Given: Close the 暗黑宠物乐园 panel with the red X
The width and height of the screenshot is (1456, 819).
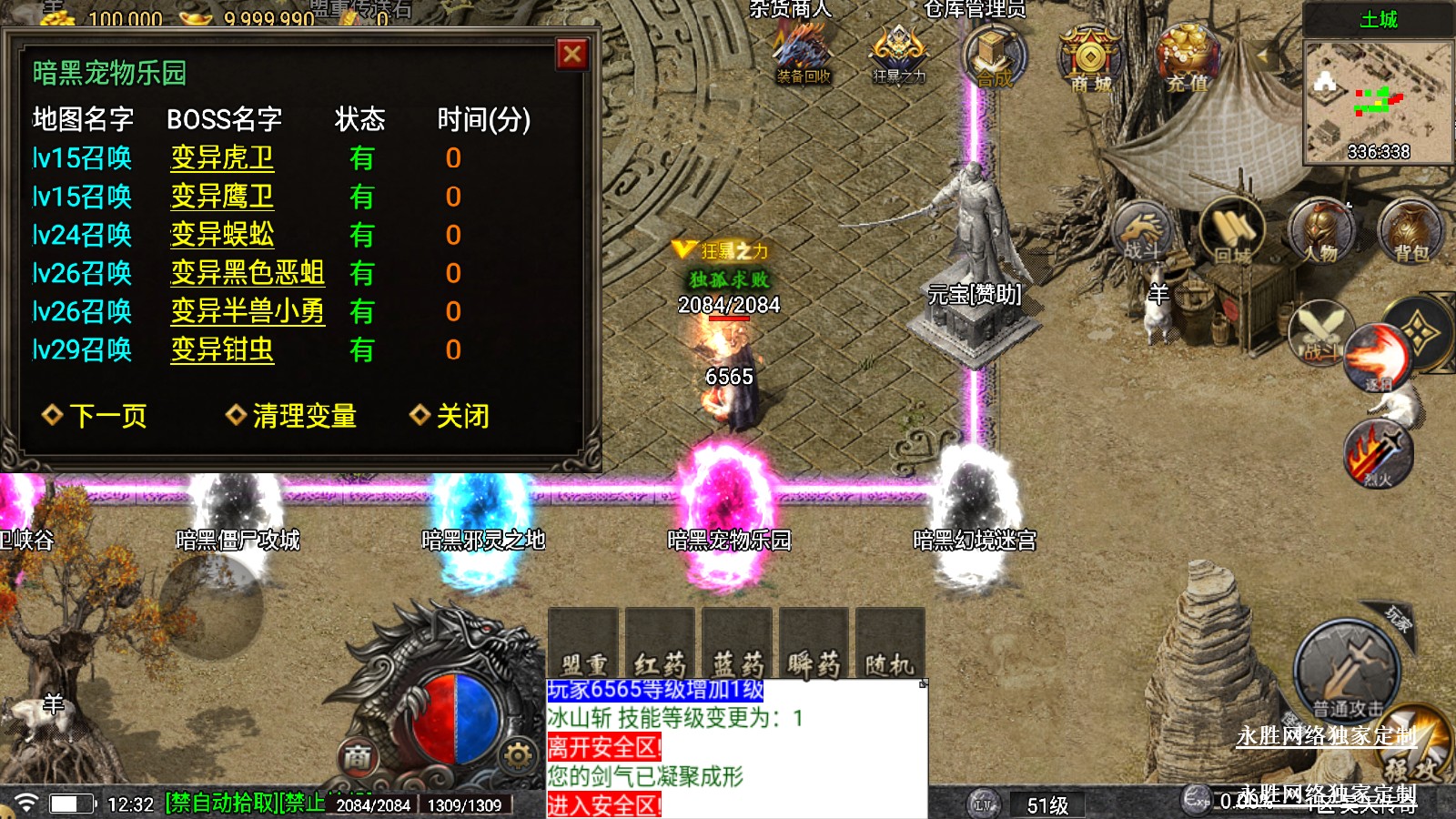Looking at the screenshot, I should [572, 55].
